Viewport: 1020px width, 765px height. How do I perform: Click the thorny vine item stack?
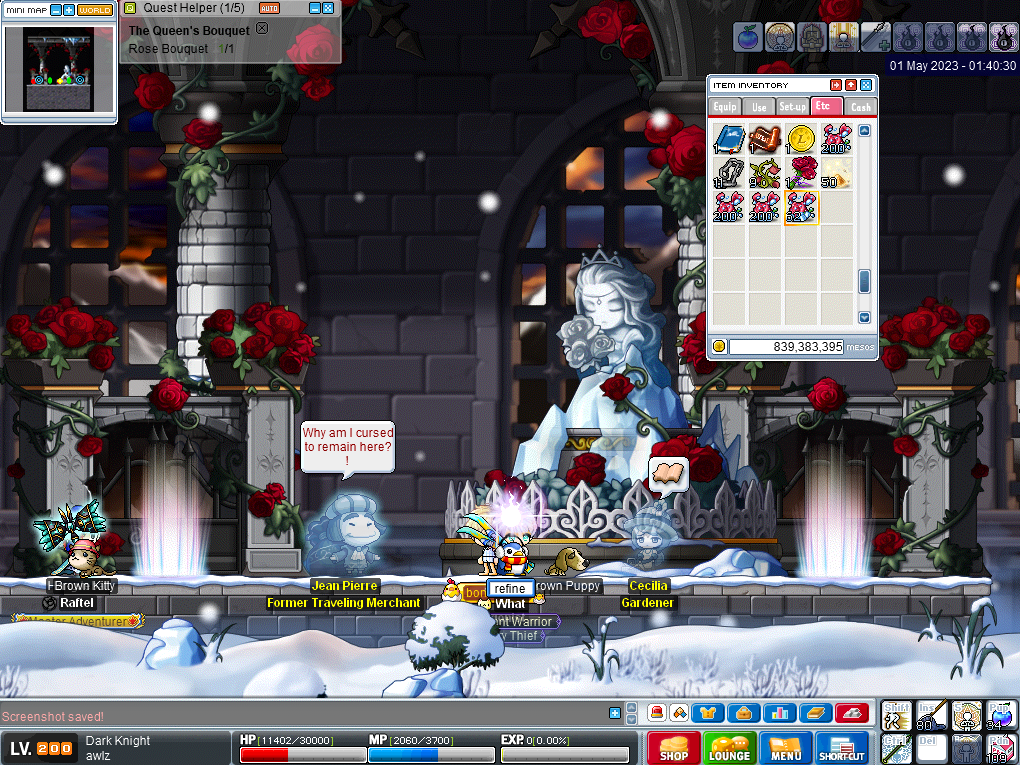click(x=766, y=173)
